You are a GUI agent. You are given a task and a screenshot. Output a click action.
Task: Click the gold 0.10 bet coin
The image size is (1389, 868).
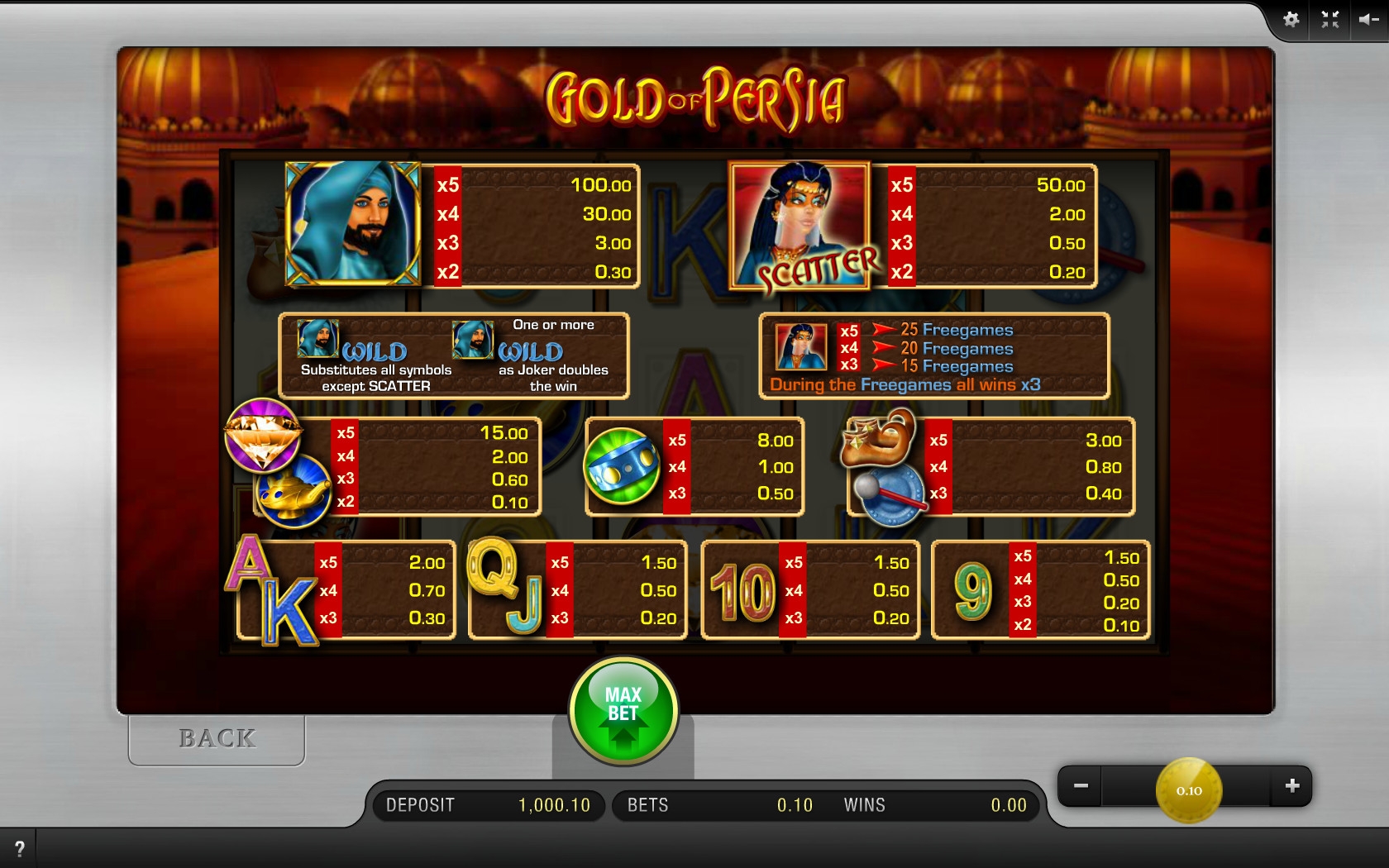1189,790
